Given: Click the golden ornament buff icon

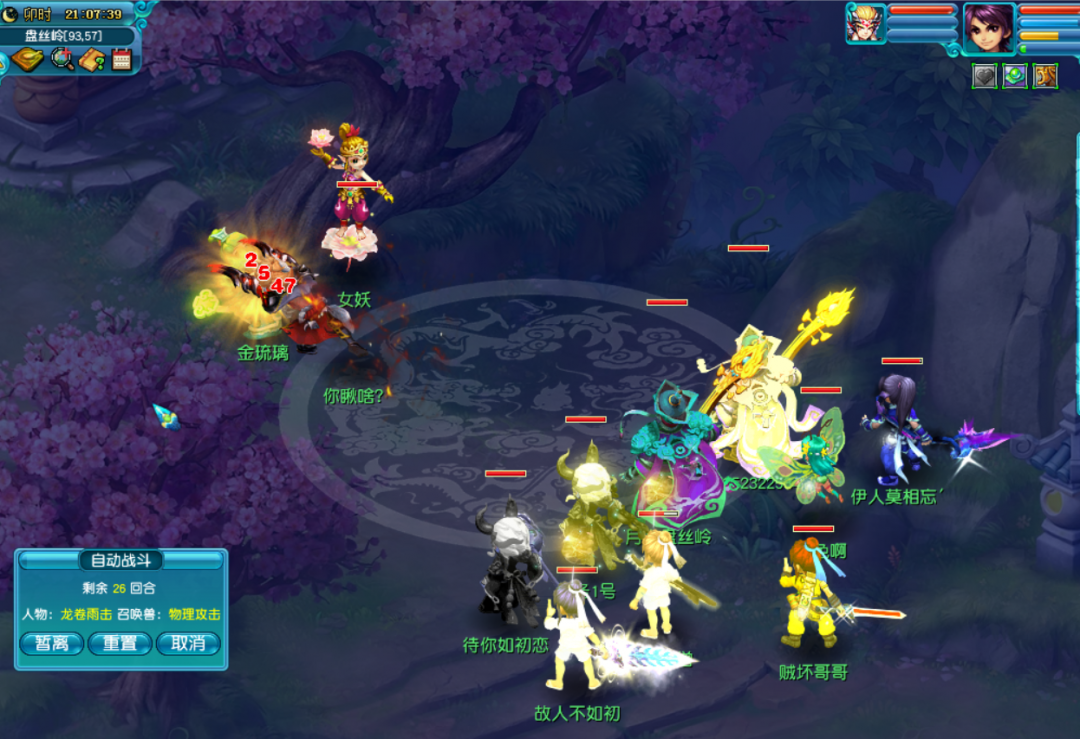Looking at the screenshot, I should pos(1046,76).
